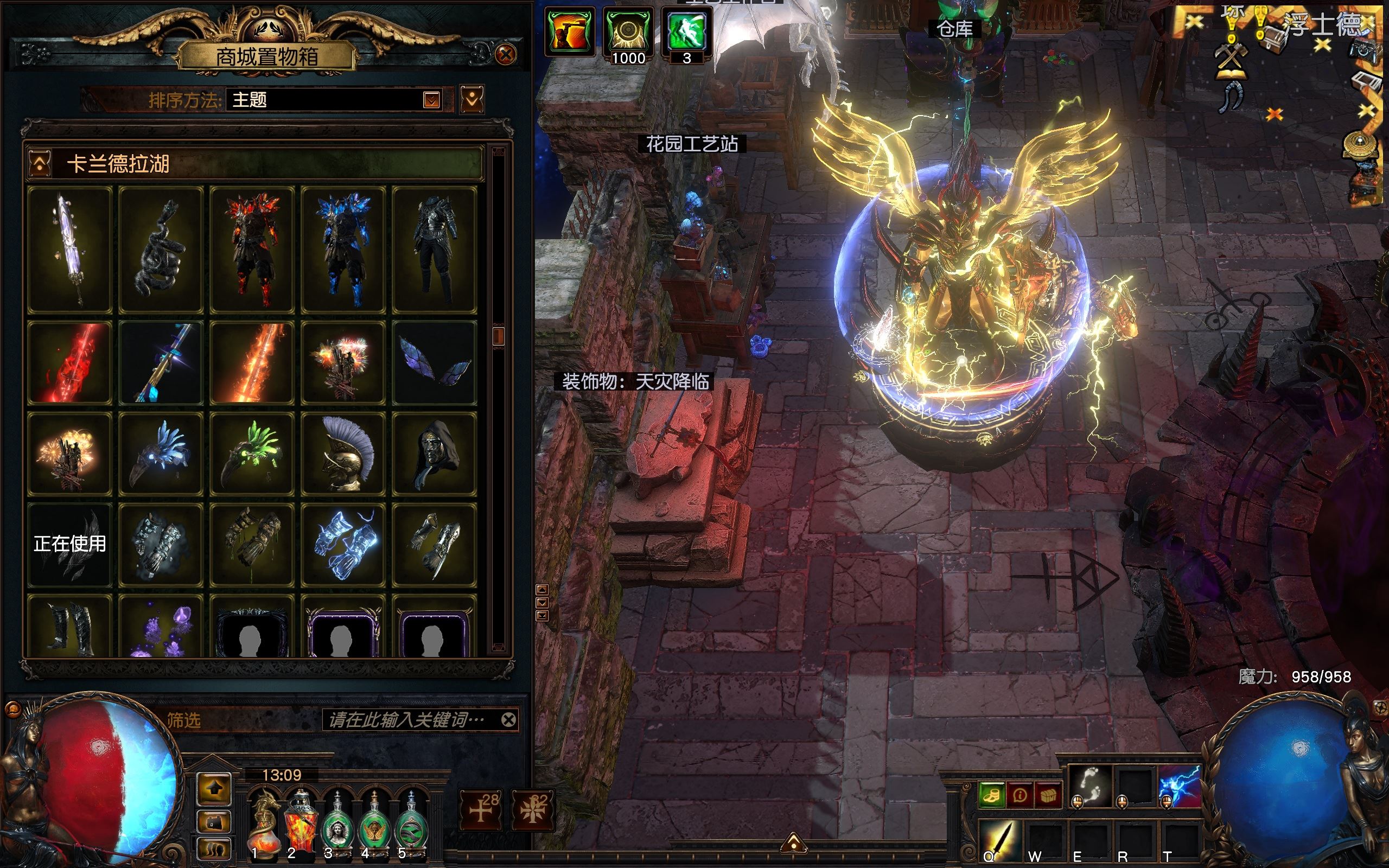The width and height of the screenshot is (1389, 868).
Task: Select the purple butterfly wings cosmetic
Action: [435, 363]
